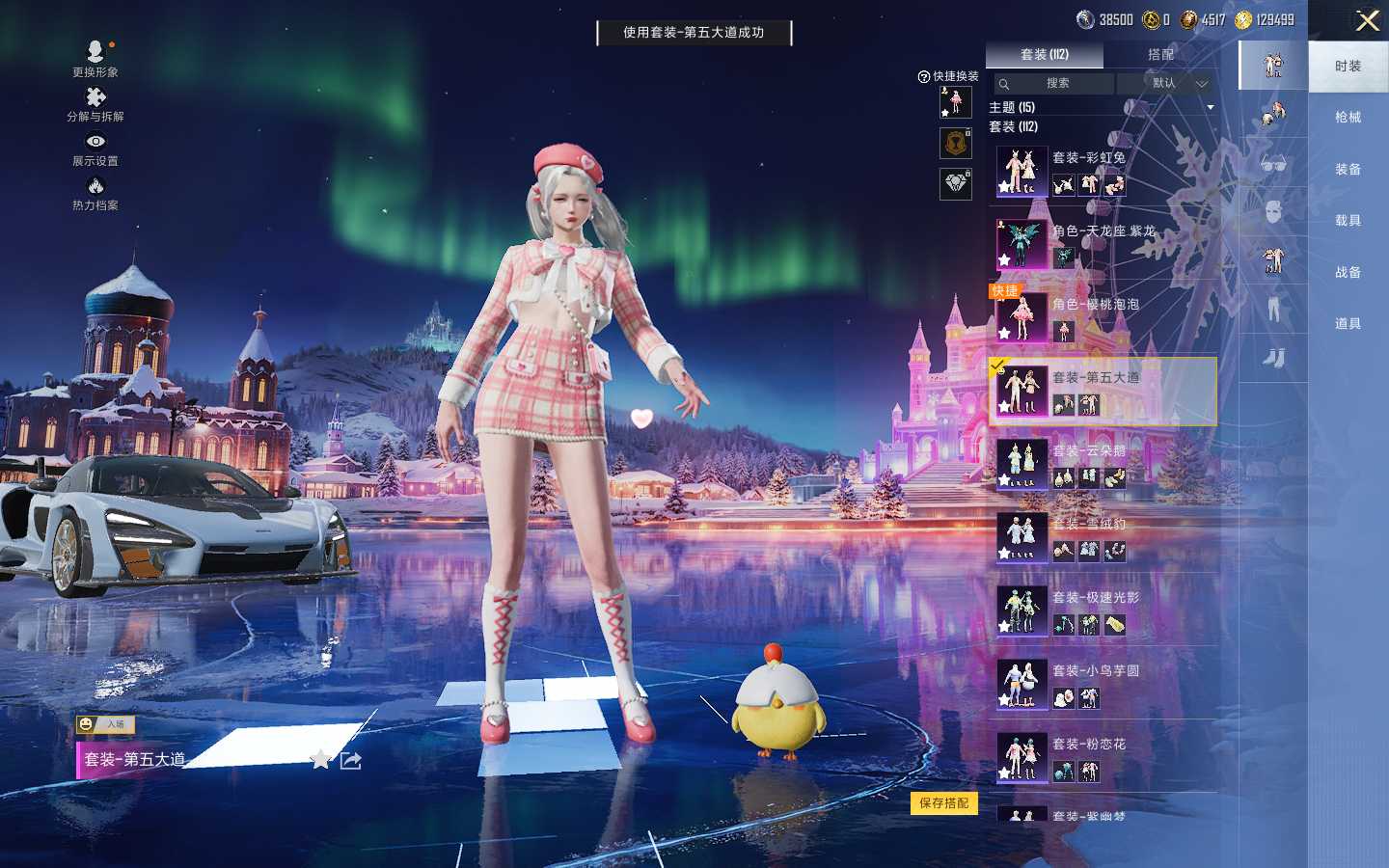
Task: Open 展示设置 display settings
Action: click(x=95, y=148)
